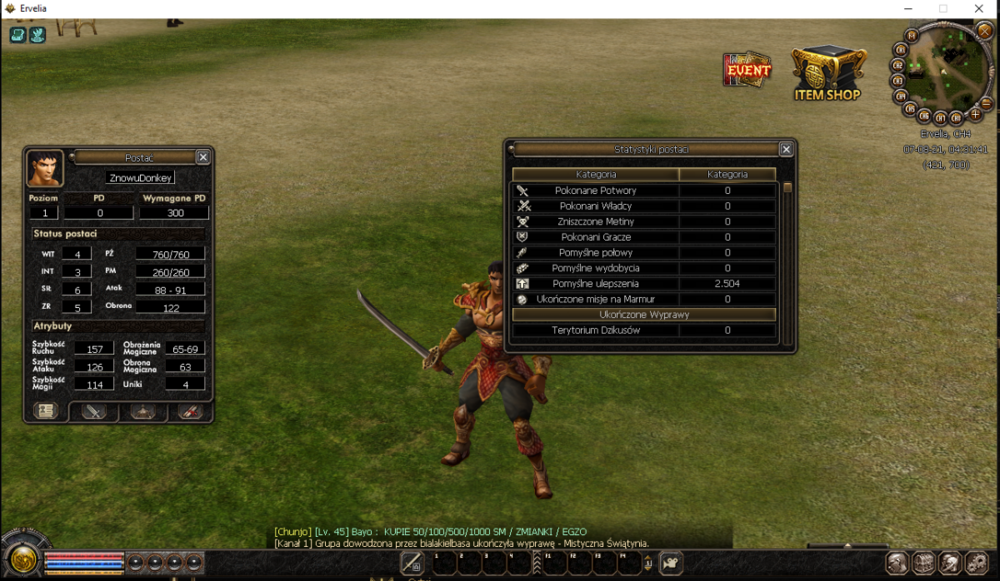Select the character status tab
The height and width of the screenshot is (581, 1000).
[x=45, y=411]
